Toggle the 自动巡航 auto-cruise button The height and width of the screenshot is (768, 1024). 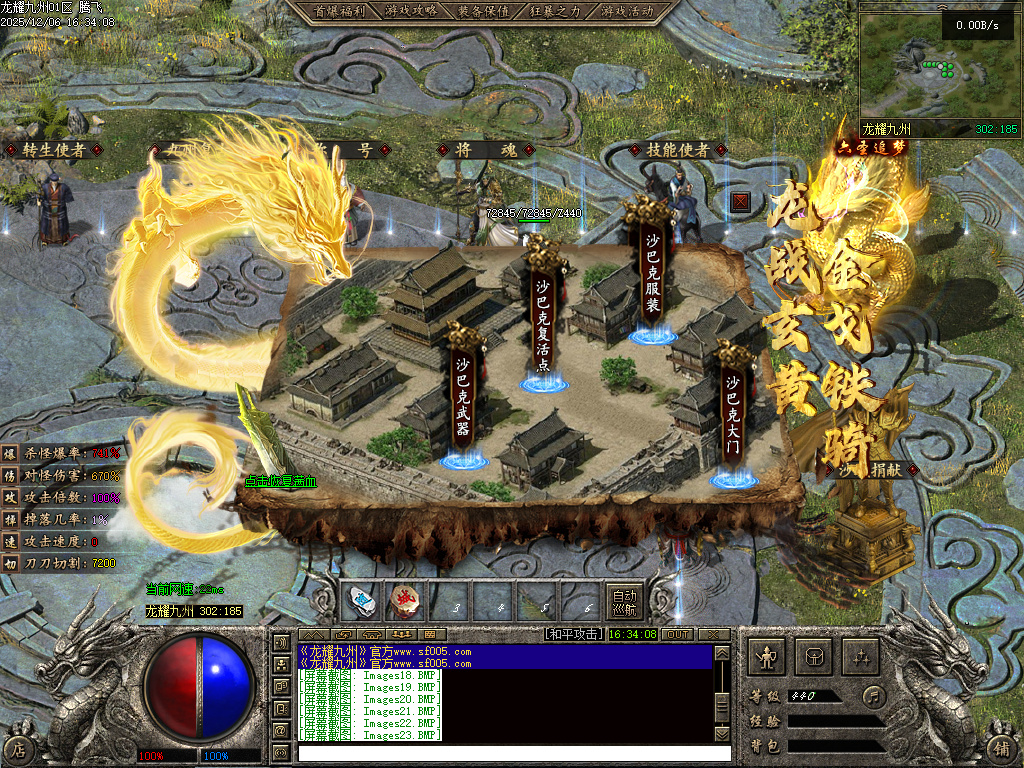coord(624,600)
